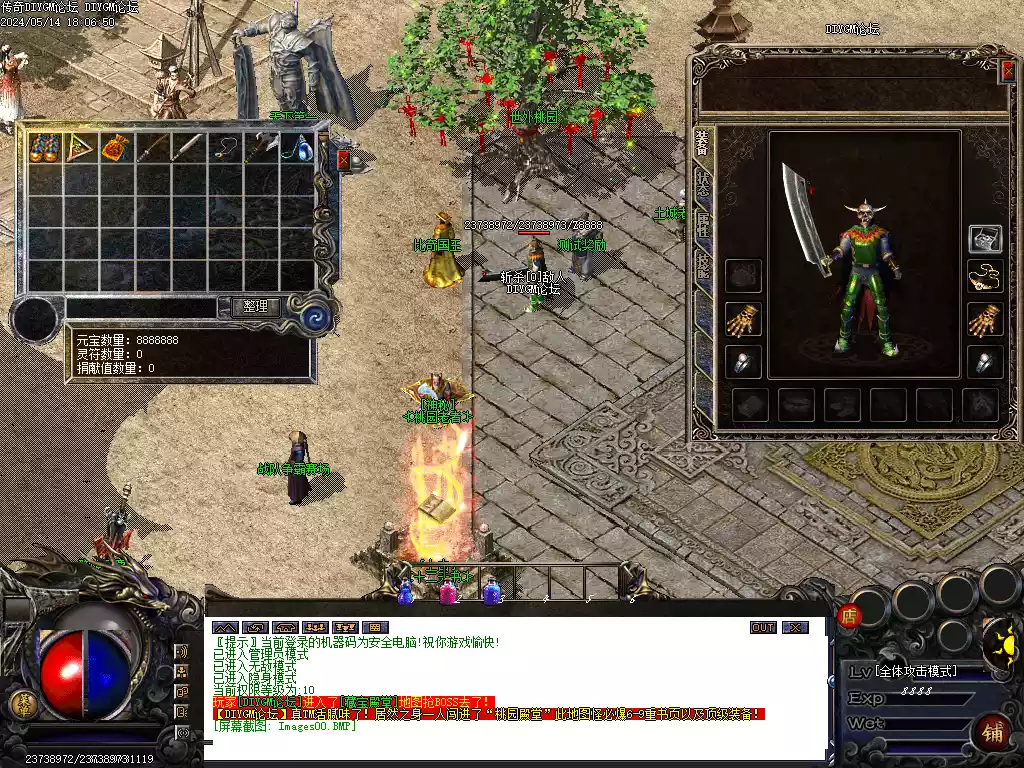Select the orange pouch item in bag
Viewport: 1024px width, 768px height.
114,148
